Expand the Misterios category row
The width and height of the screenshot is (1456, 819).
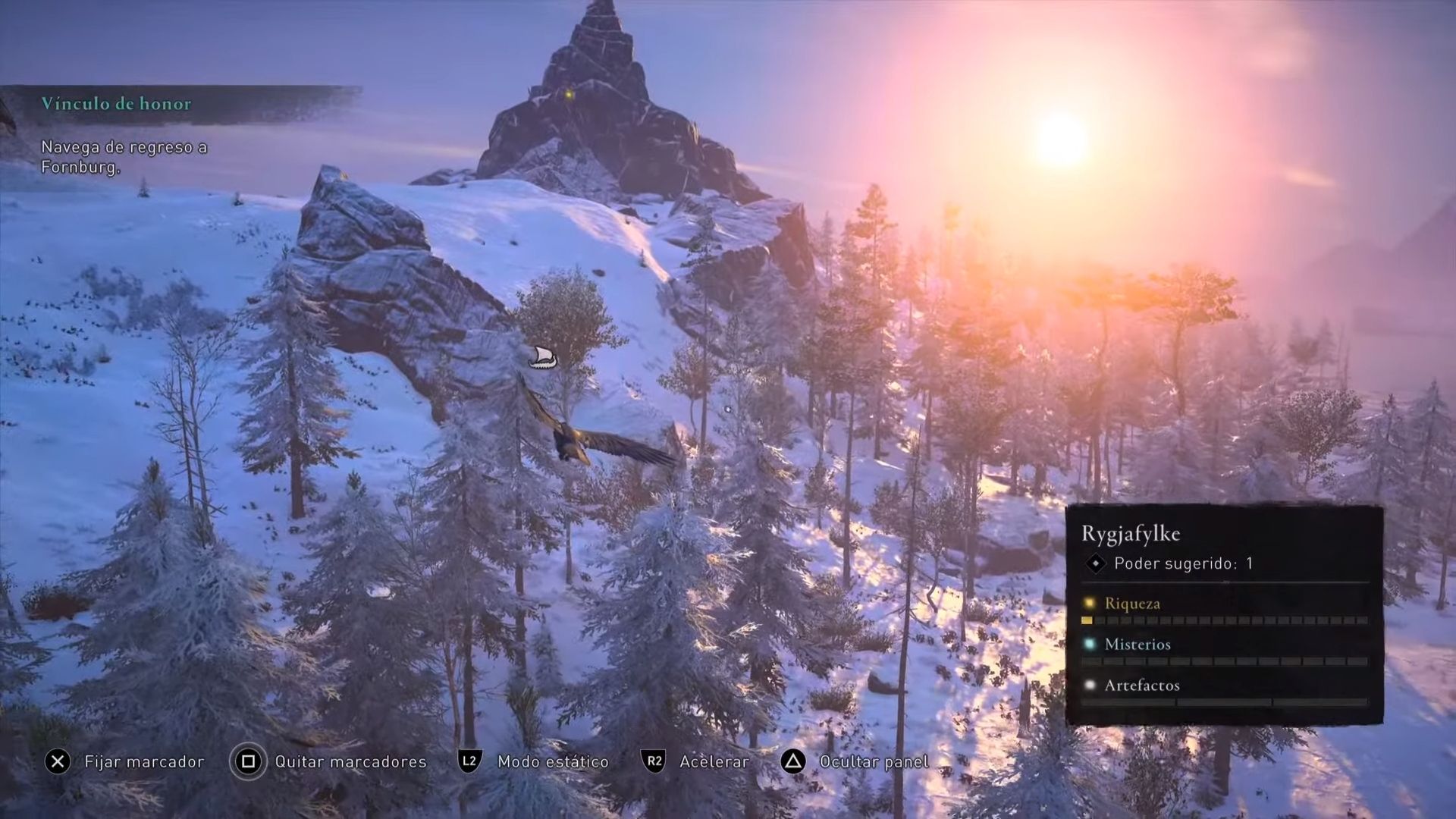pos(1137,645)
